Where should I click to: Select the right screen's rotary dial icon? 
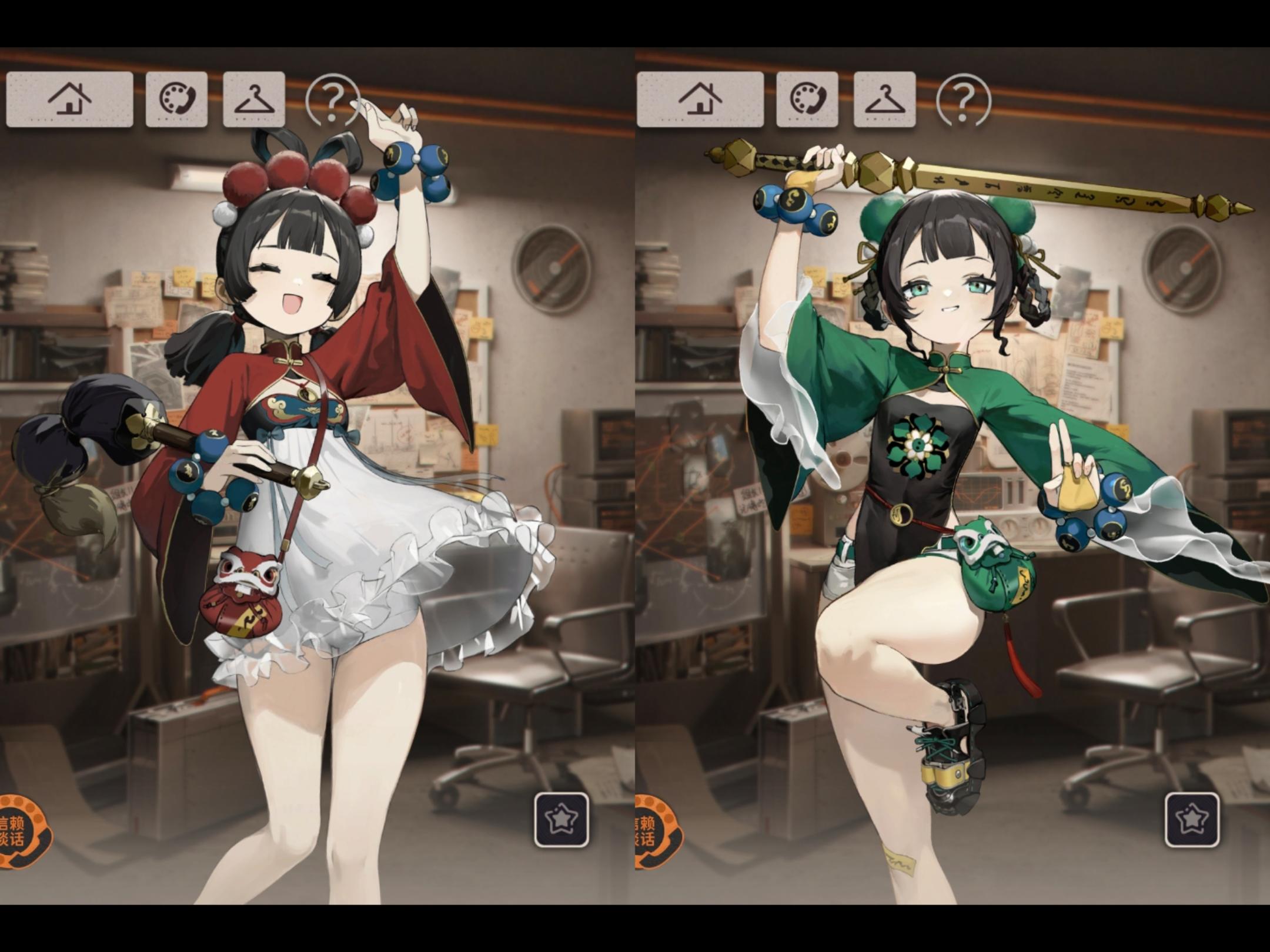click(807, 97)
